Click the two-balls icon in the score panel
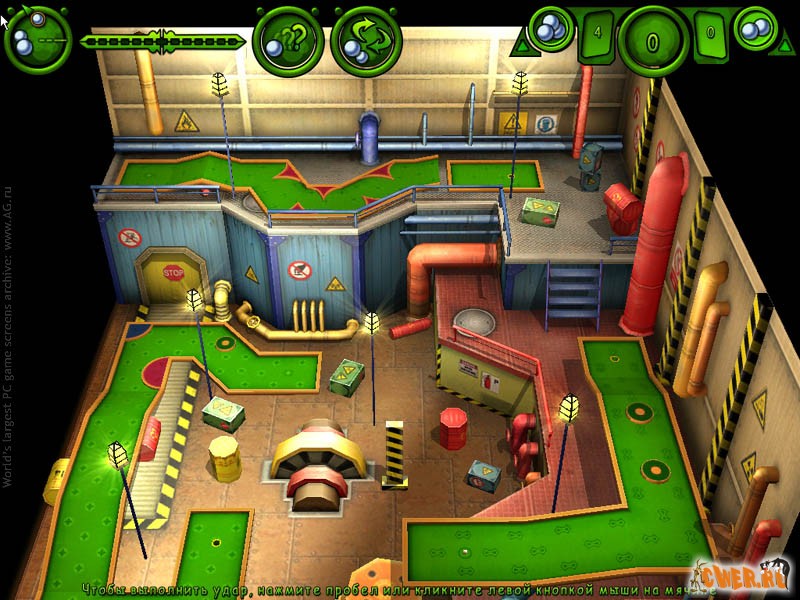The image size is (800, 600). 757,27
